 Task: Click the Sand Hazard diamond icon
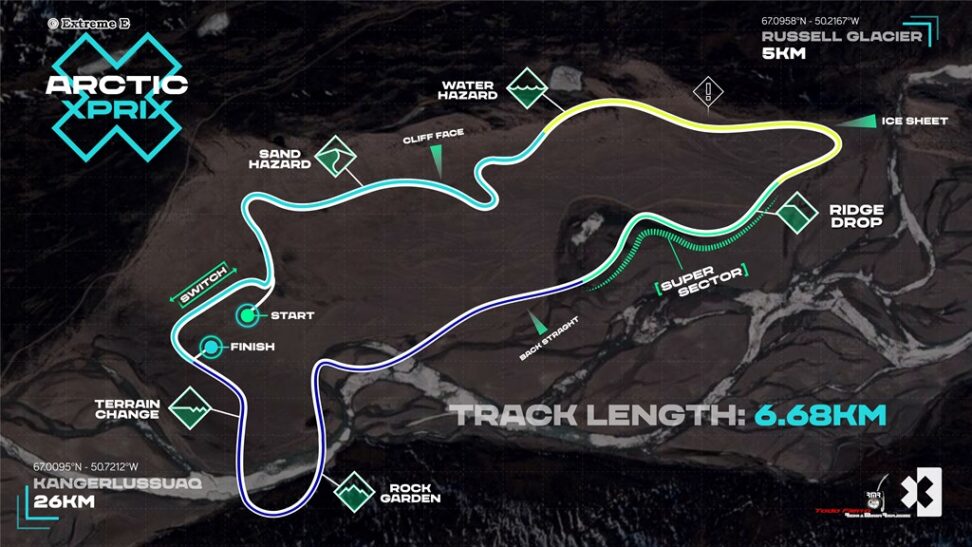tap(337, 158)
